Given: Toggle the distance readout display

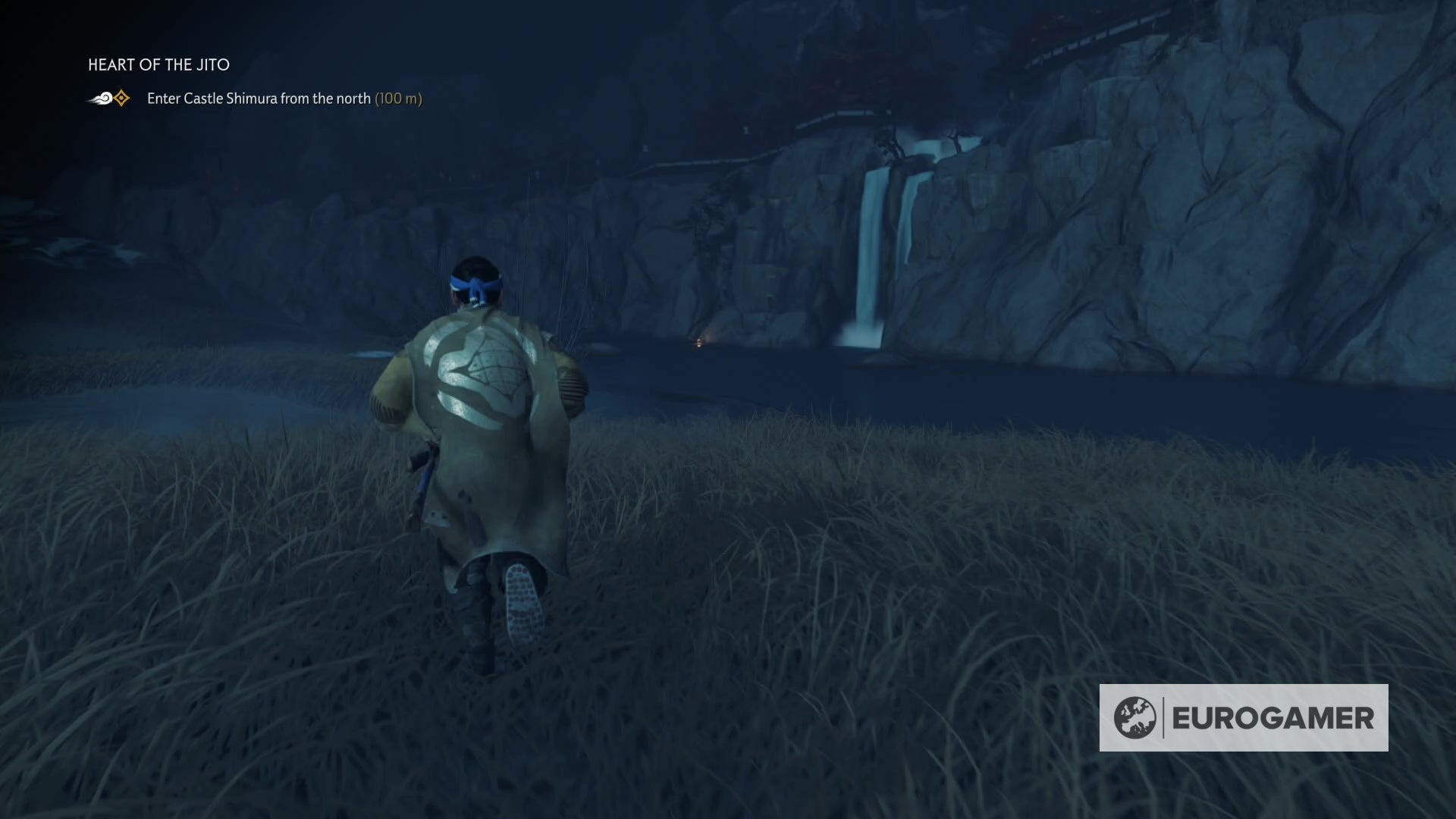Looking at the screenshot, I should pos(398,98).
